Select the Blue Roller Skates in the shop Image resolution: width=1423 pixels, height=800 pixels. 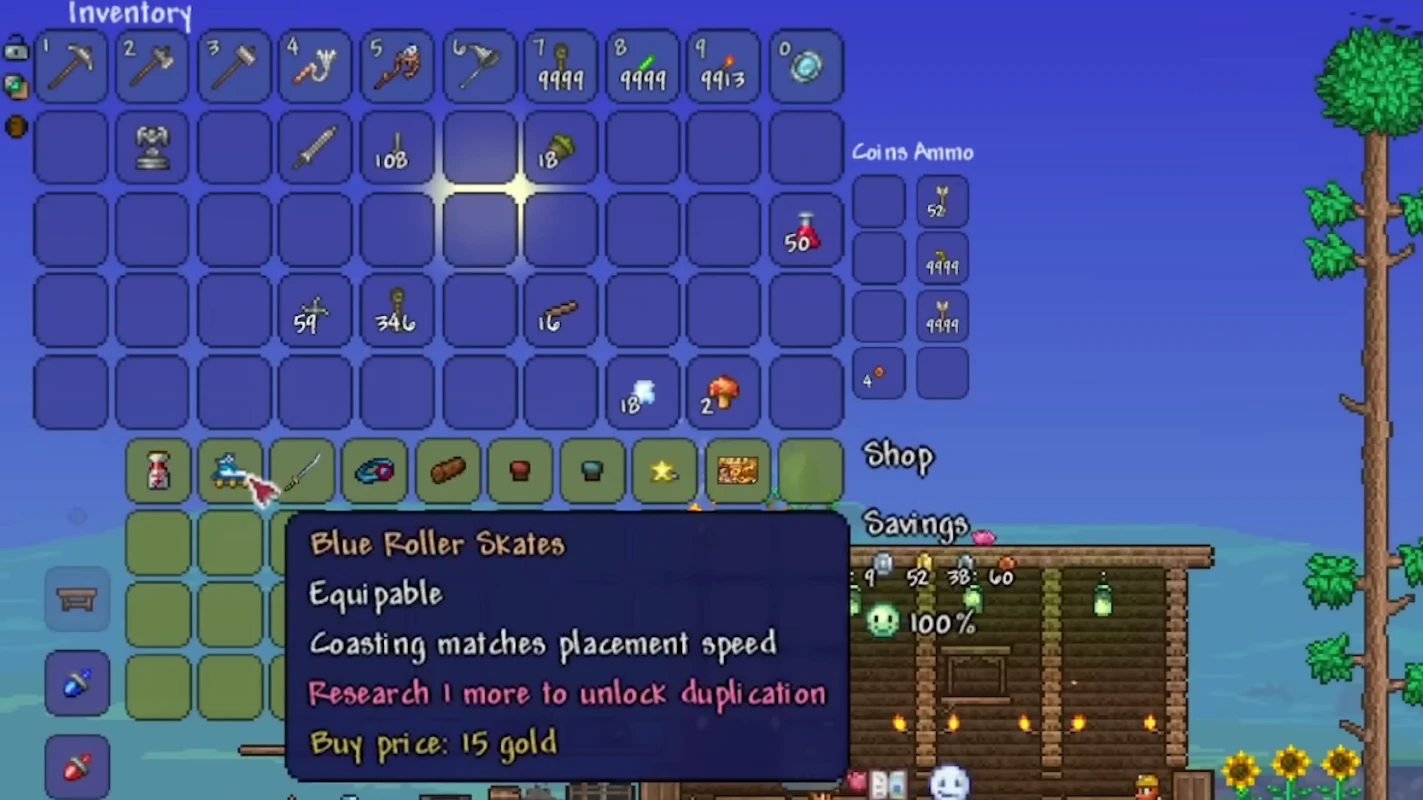[x=231, y=471]
